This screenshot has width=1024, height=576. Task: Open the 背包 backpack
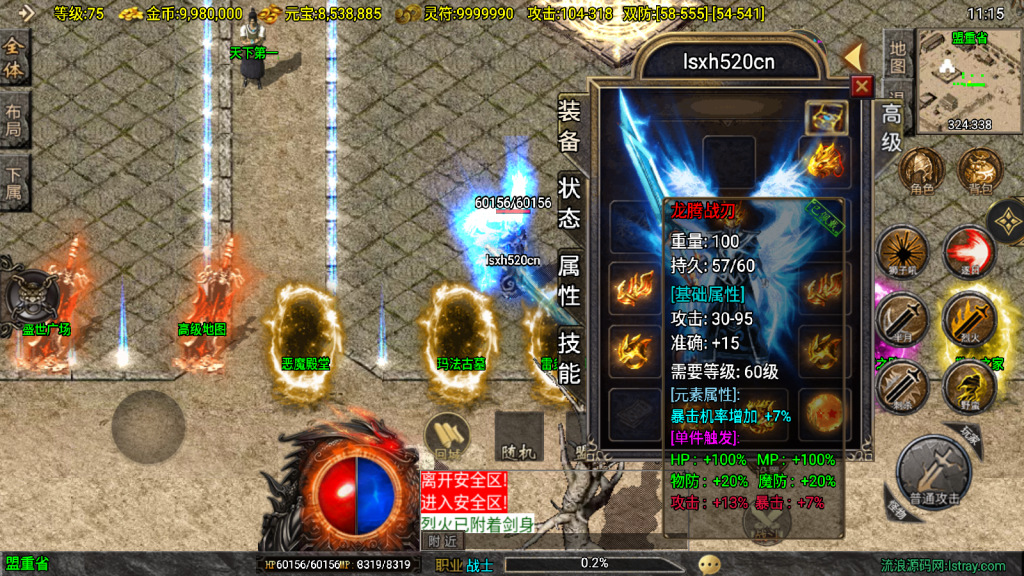[x=979, y=172]
